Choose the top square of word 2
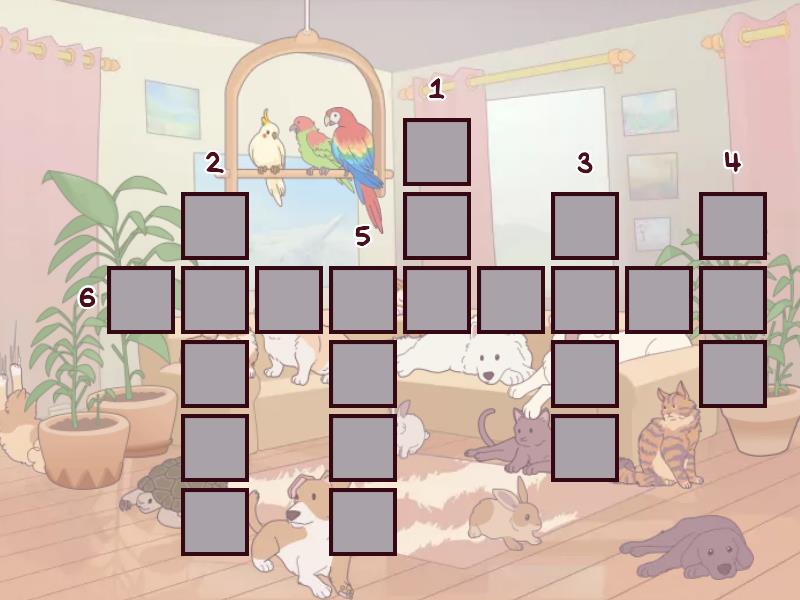Viewport: 800px width, 600px height. click(215, 226)
